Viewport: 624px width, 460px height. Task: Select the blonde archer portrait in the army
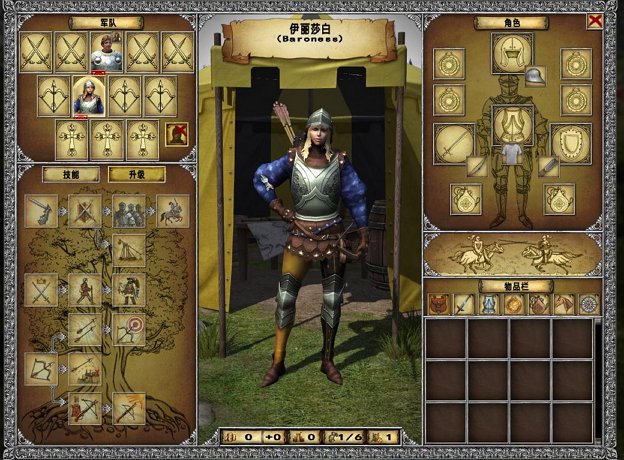88,96
